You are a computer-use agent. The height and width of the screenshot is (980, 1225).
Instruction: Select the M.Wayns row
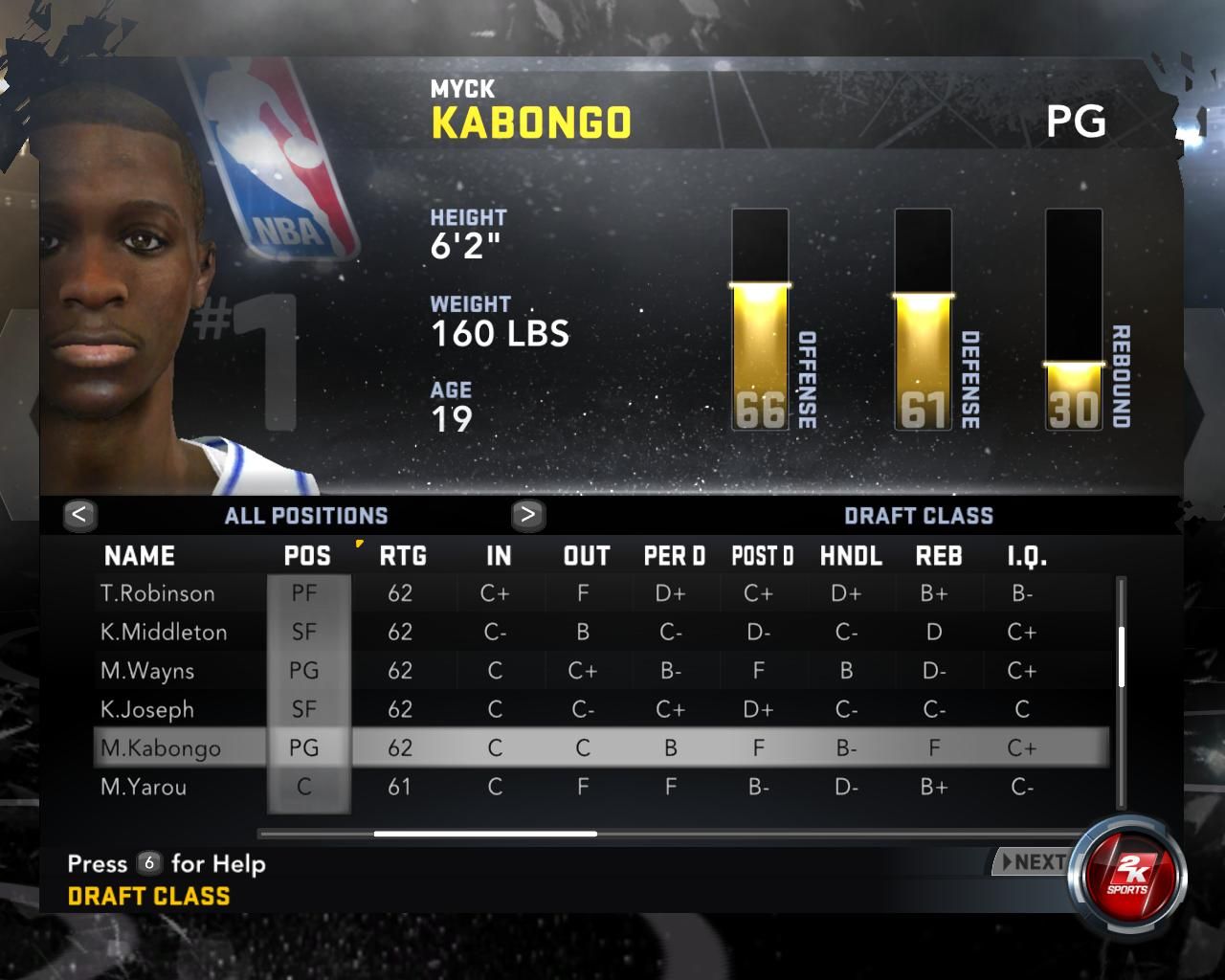(147, 671)
